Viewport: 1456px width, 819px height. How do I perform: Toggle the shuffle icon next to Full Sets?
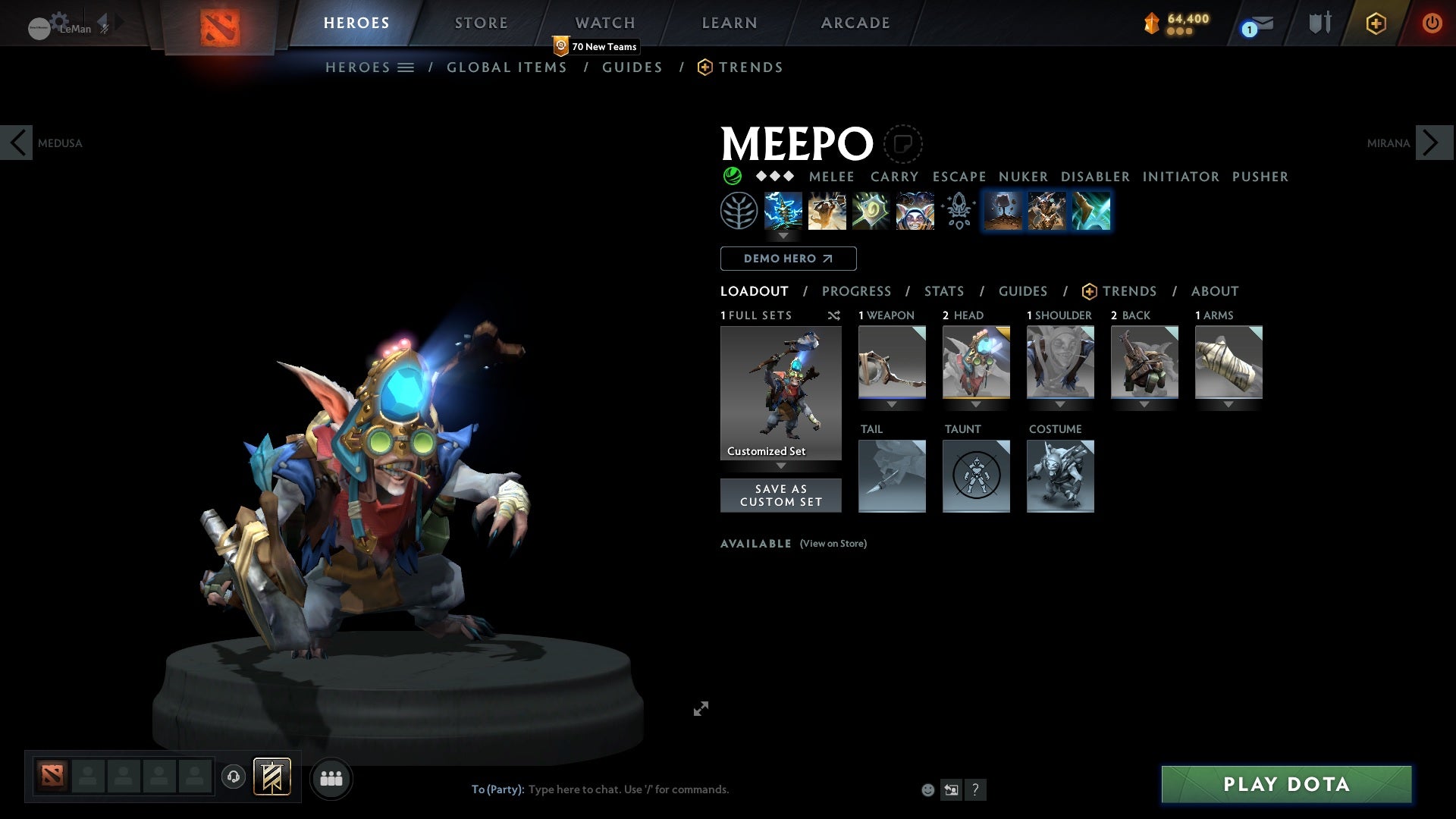[834, 315]
